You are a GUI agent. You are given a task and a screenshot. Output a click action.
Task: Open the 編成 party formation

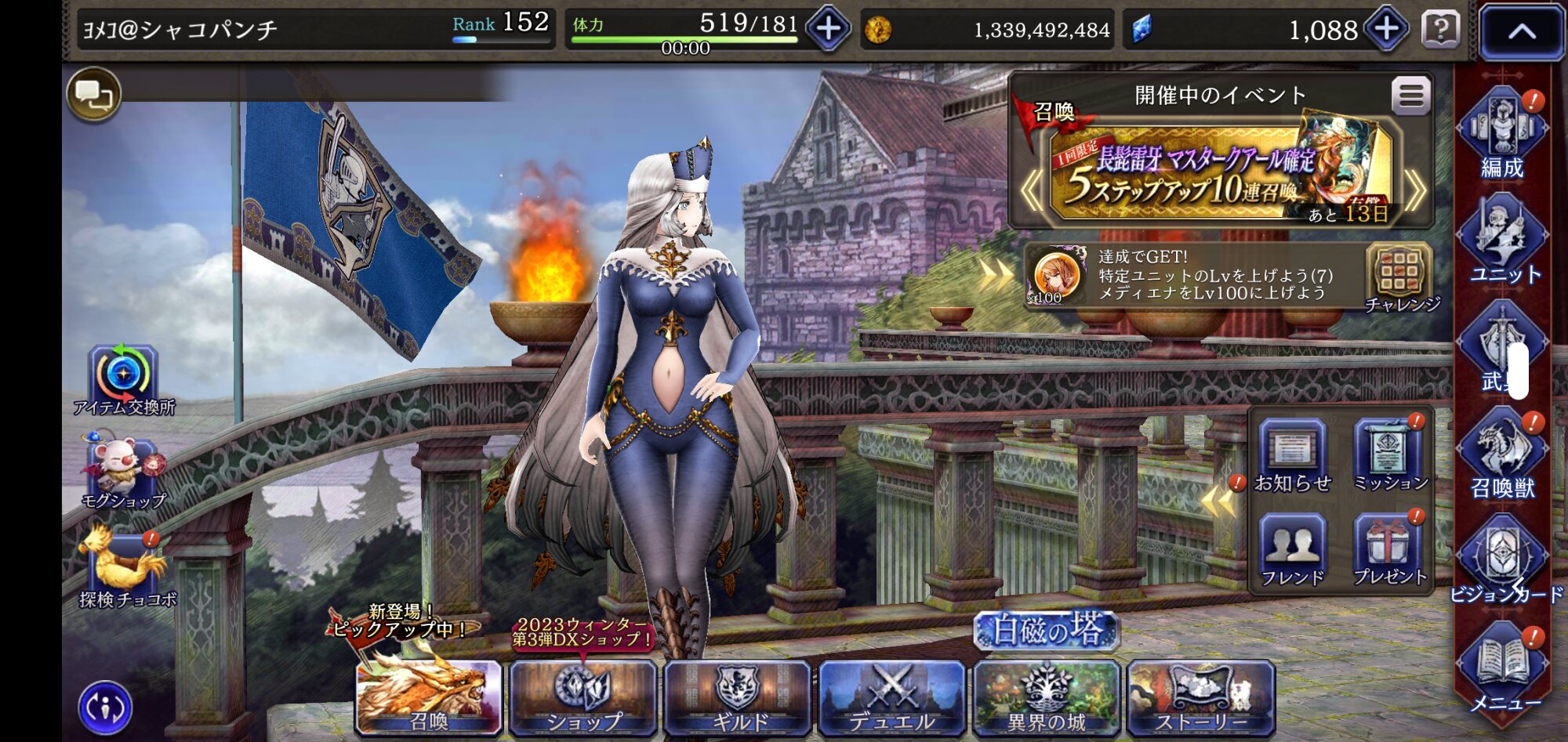[1501, 133]
